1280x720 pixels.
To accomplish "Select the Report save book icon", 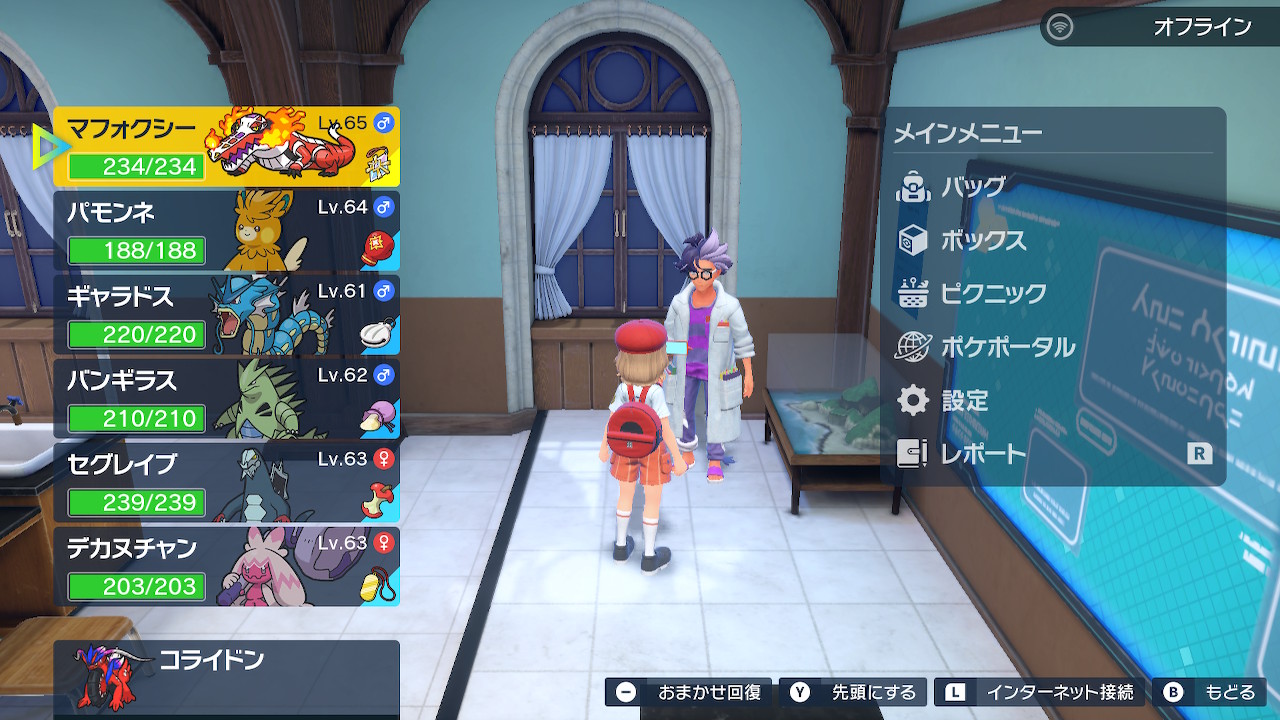I will (x=913, y=454).
